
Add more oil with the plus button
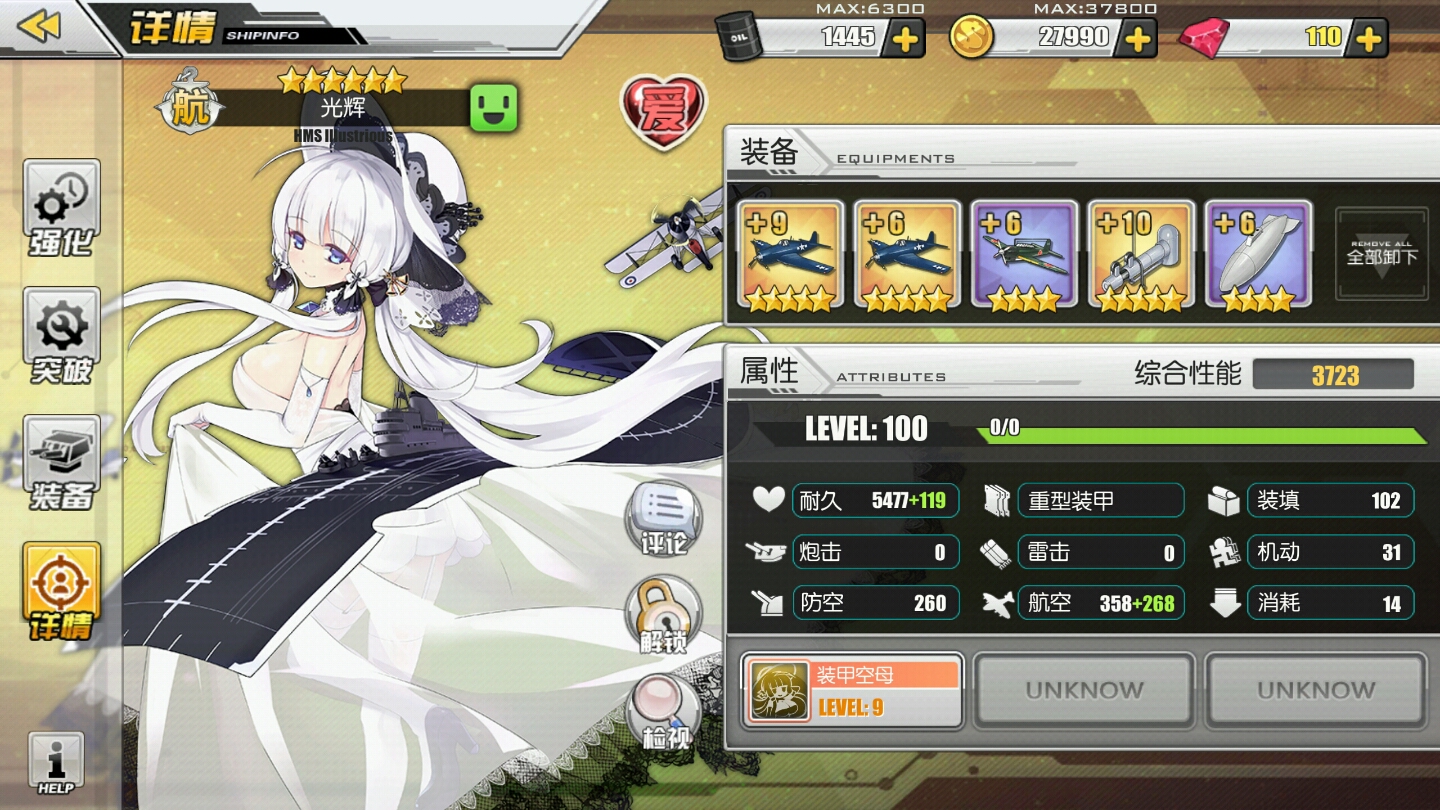904,39
